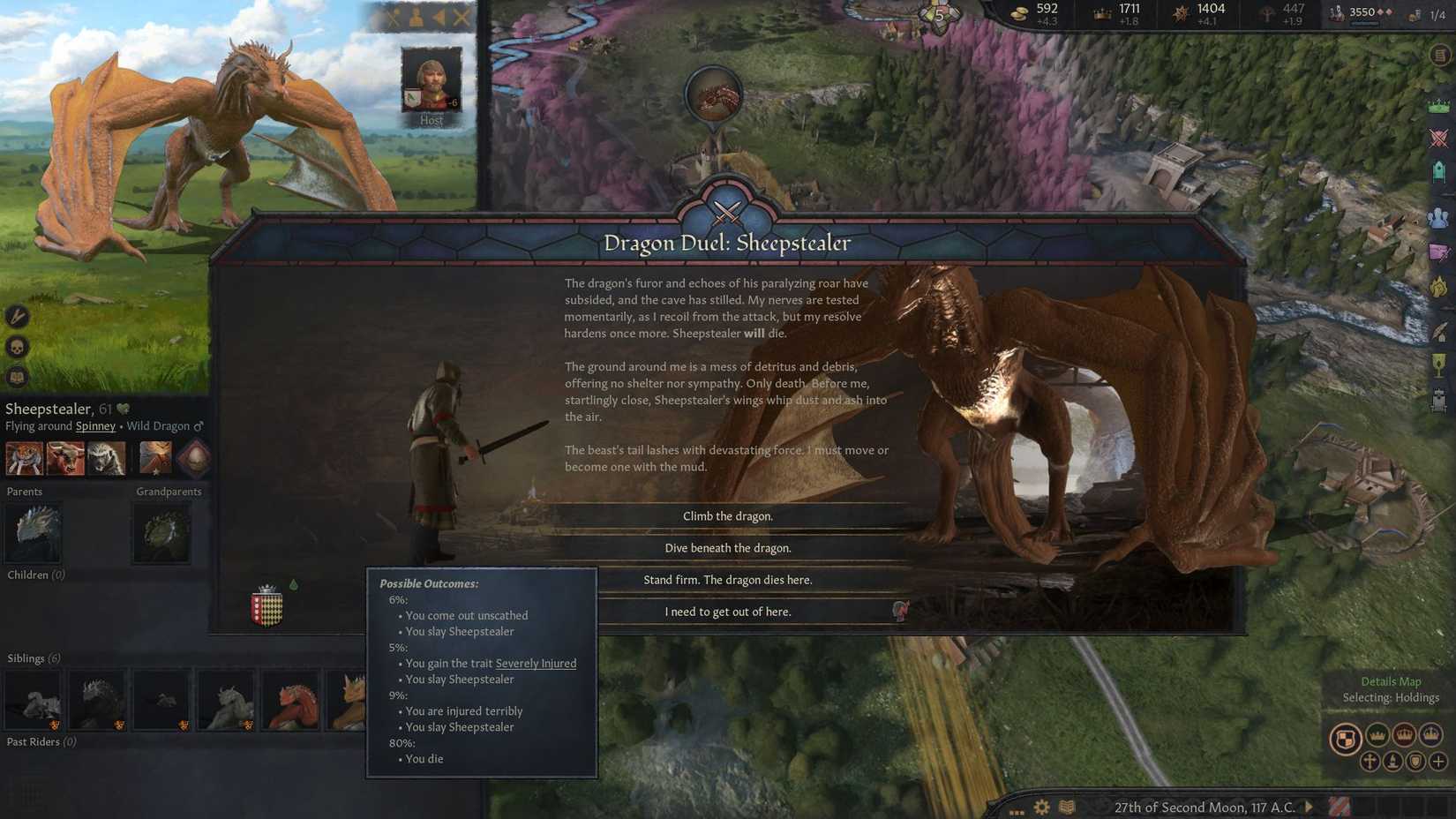The image size is (1456, 819).
Task: Expand additional map modes with the plus circle
Action: [x=1437, y=762]
